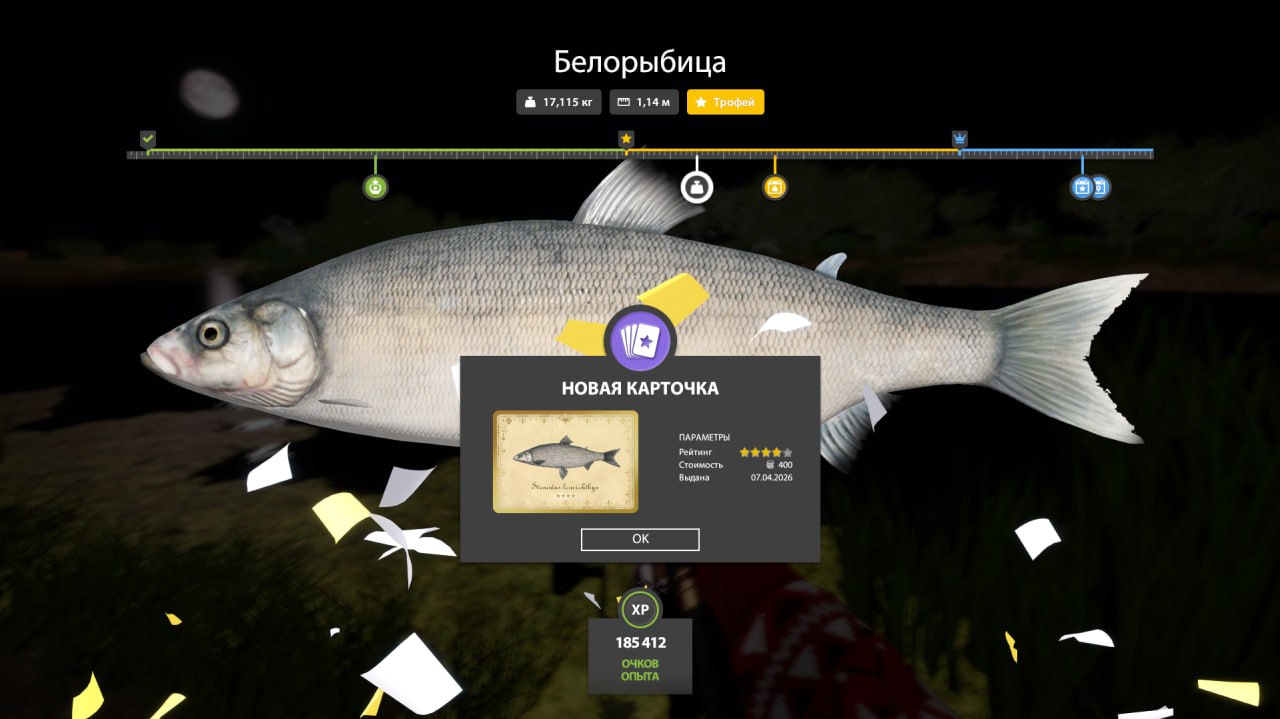Click the yellow Трофей badge
This screenshot has width=1280, height=719.
click(x=725, y=102)
